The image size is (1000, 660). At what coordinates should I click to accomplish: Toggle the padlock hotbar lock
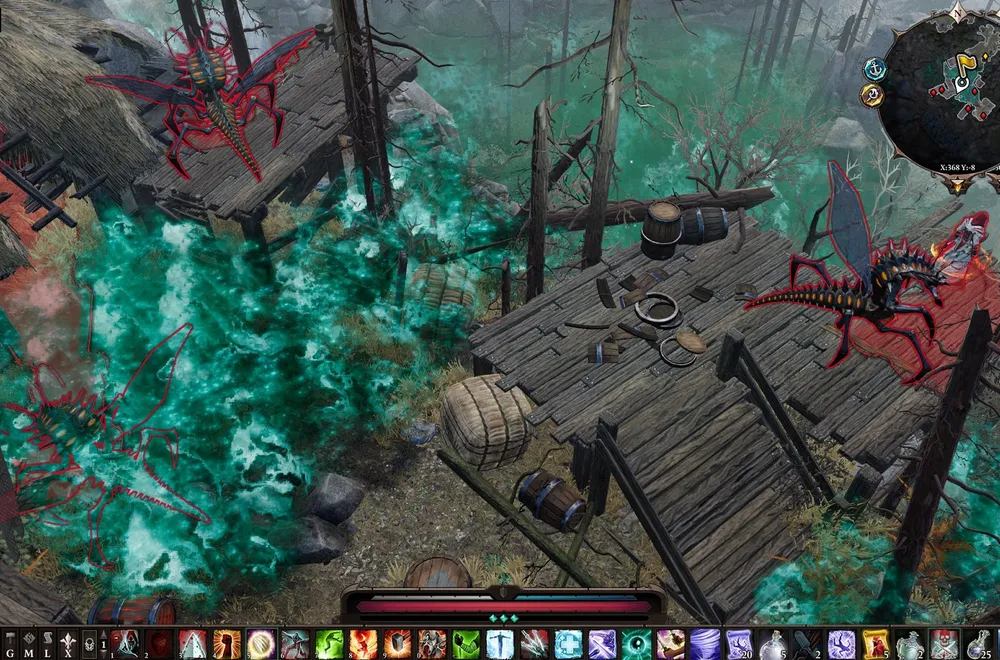(89, 643)
